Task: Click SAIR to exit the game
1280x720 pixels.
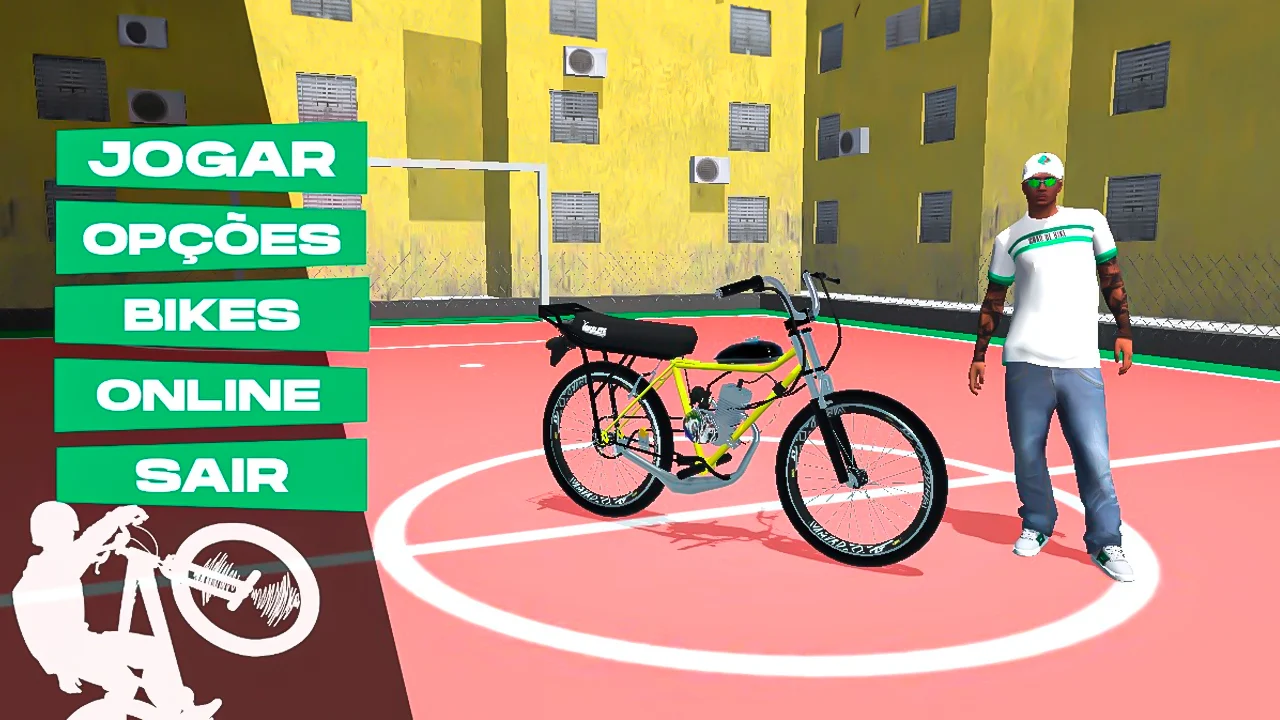Action: [x=212, y=474]
